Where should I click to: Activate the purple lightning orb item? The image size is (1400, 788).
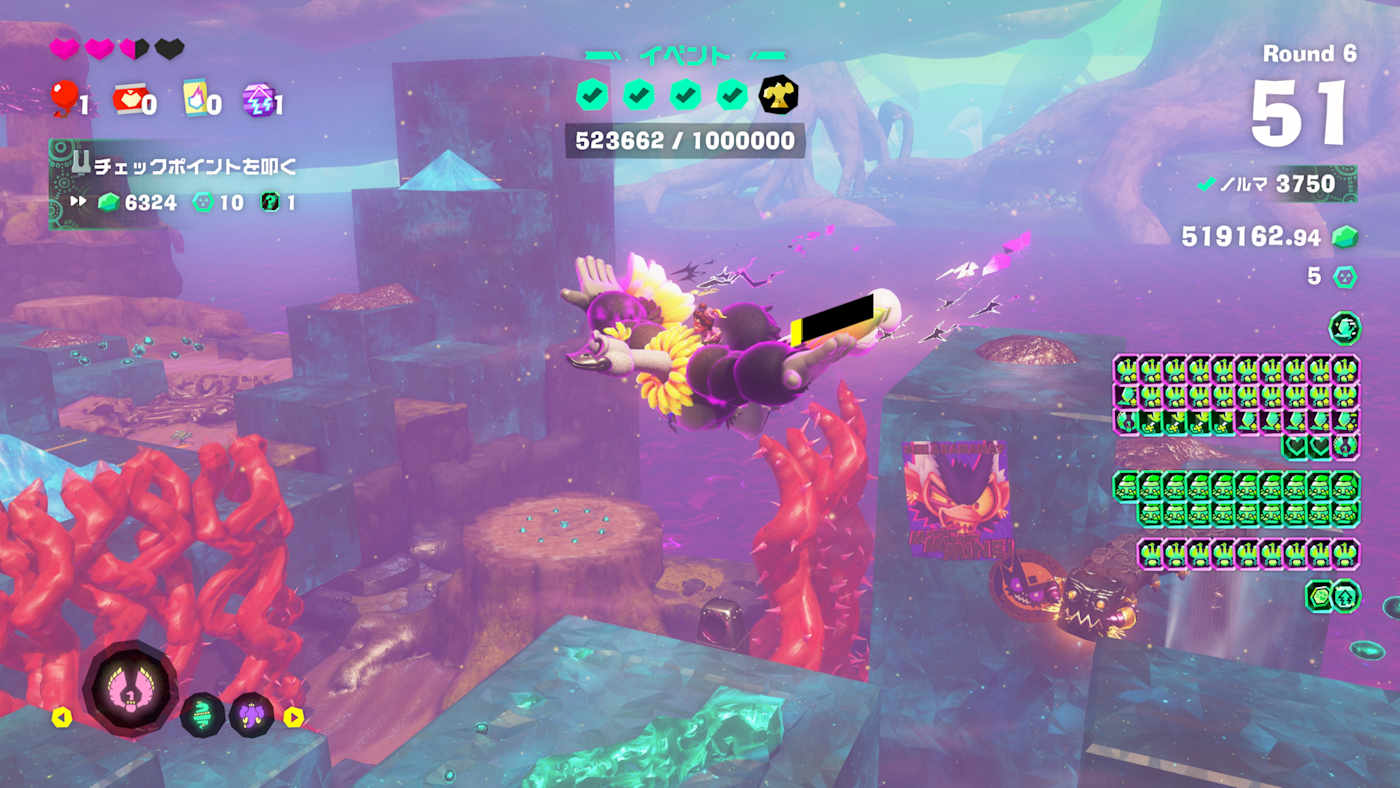(x=258, y=99)
